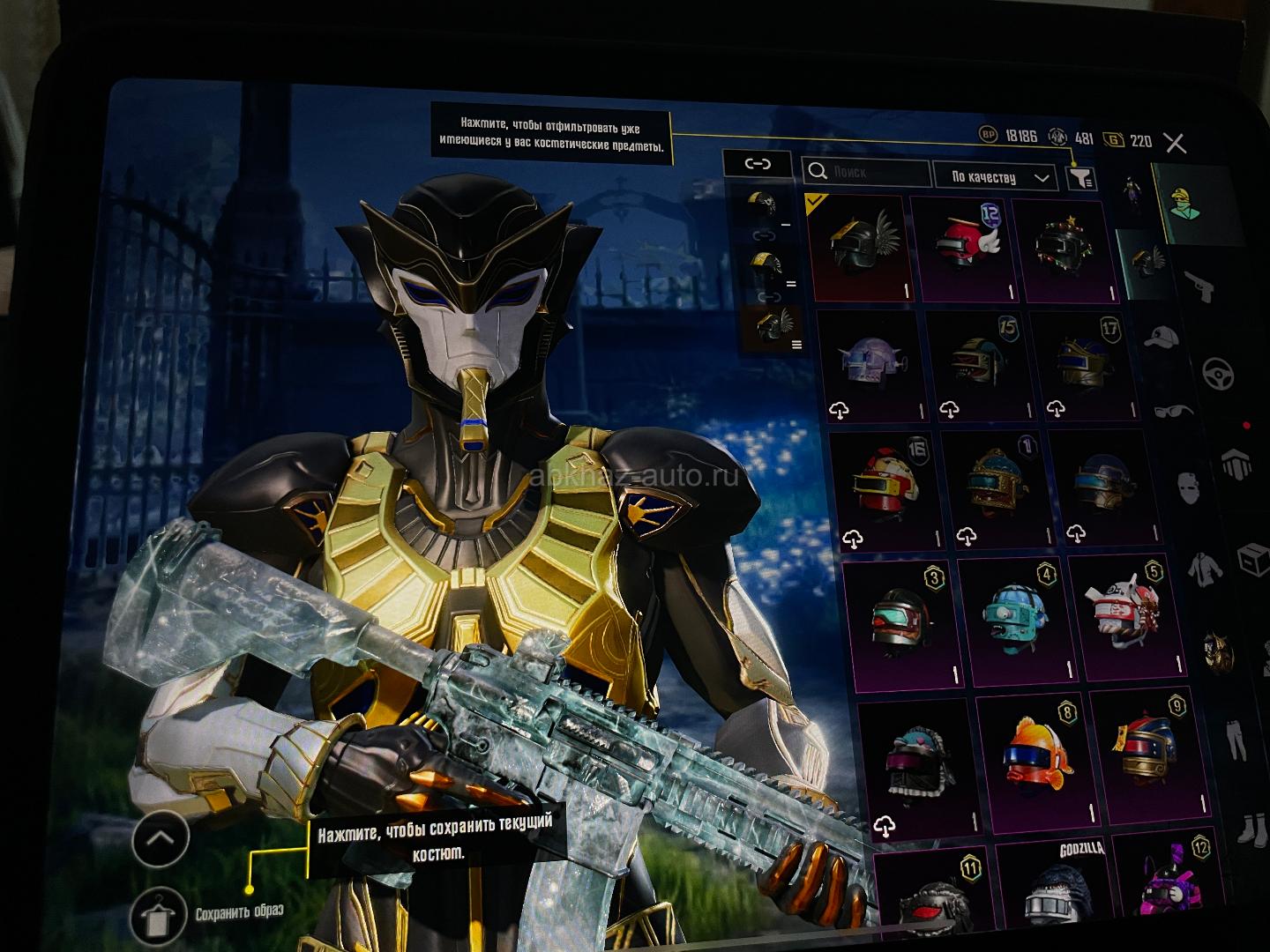The image size is (1270, 952).
Task: Click the Сохранить образ hanger button
Action: [x=159, y=916]
